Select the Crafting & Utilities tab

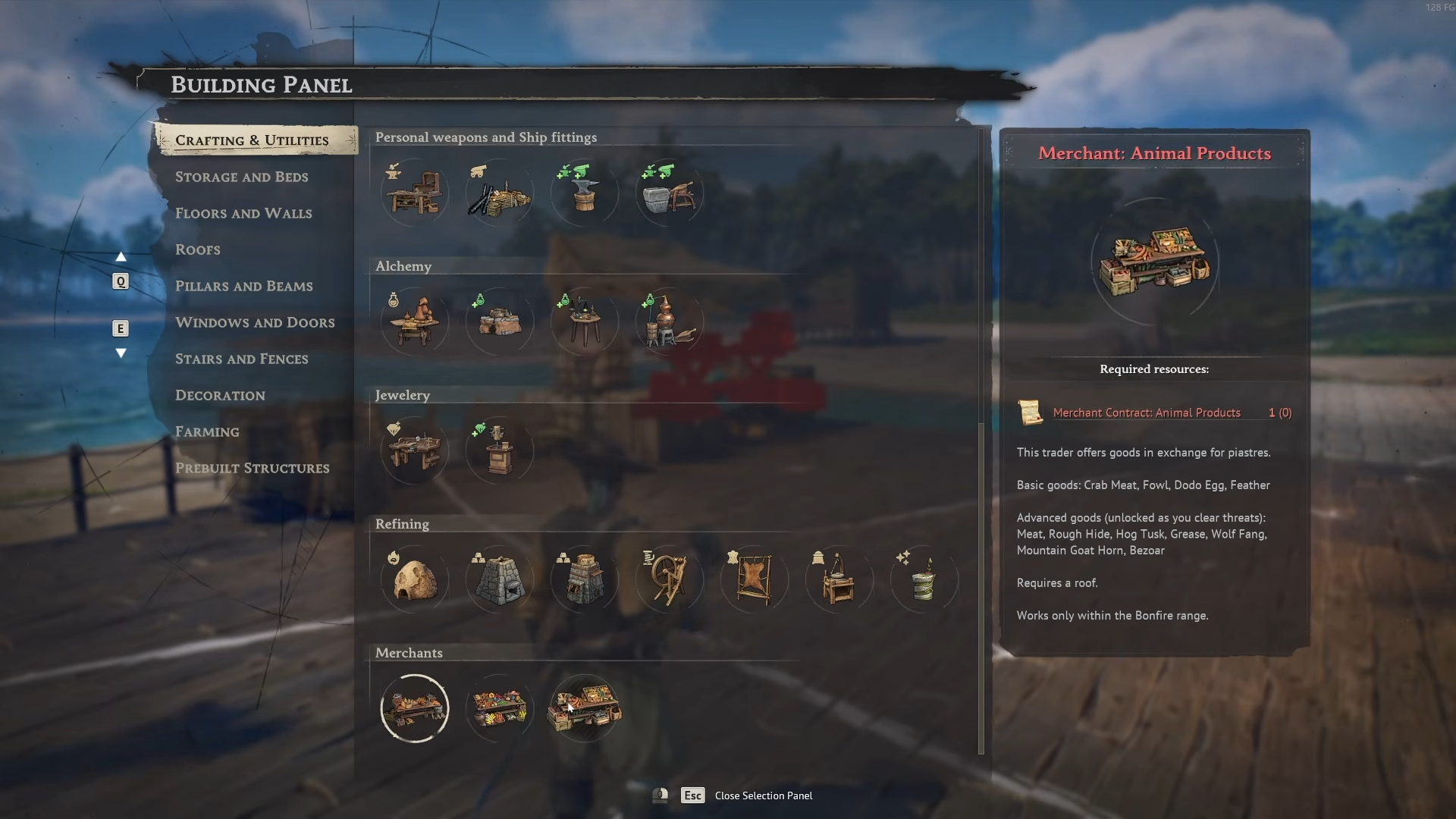click(x=252, y=140)
